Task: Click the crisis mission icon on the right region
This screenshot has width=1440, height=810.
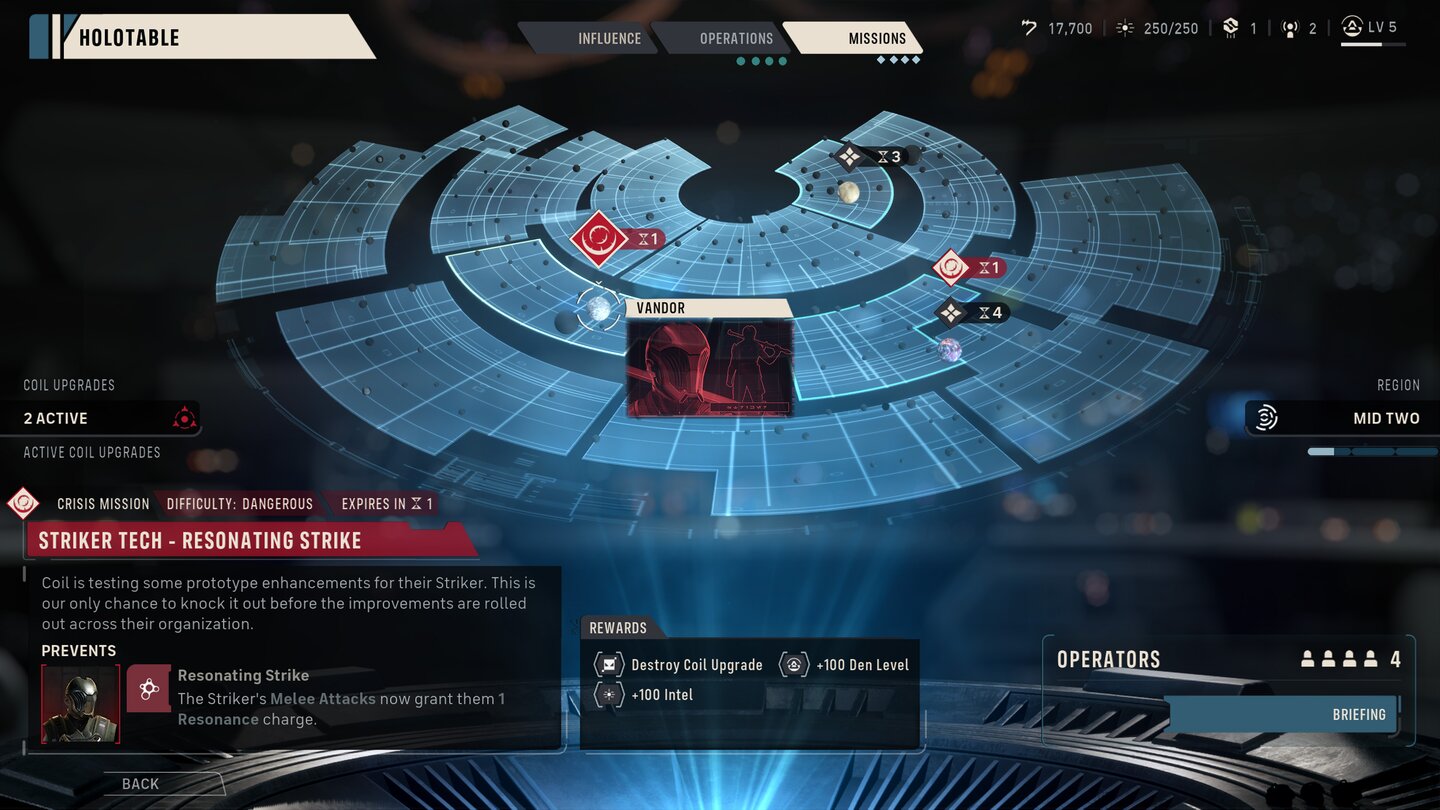Action: pyautogui.click(x=950, y=267)
